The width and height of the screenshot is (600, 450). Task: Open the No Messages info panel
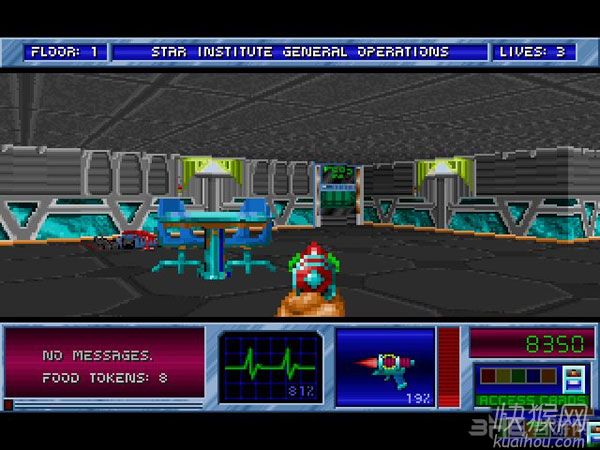coord(103,367)
